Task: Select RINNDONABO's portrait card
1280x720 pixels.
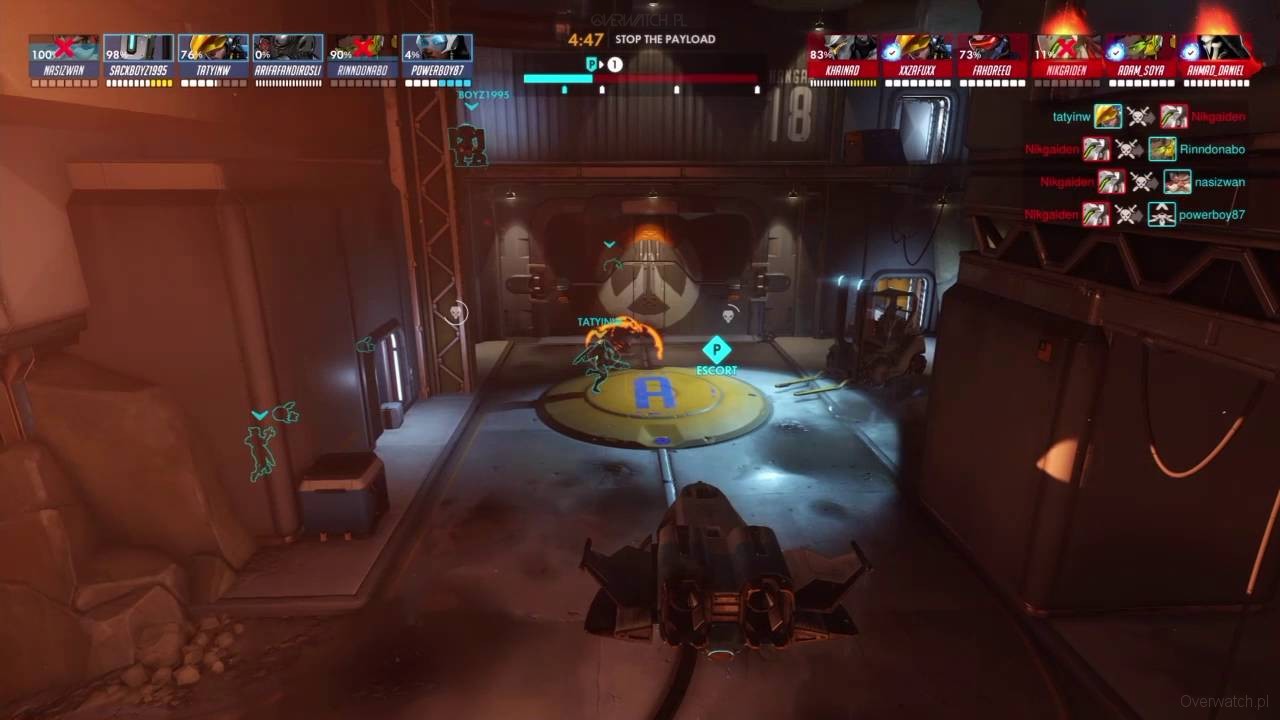Action: click(x=362, y=56)
